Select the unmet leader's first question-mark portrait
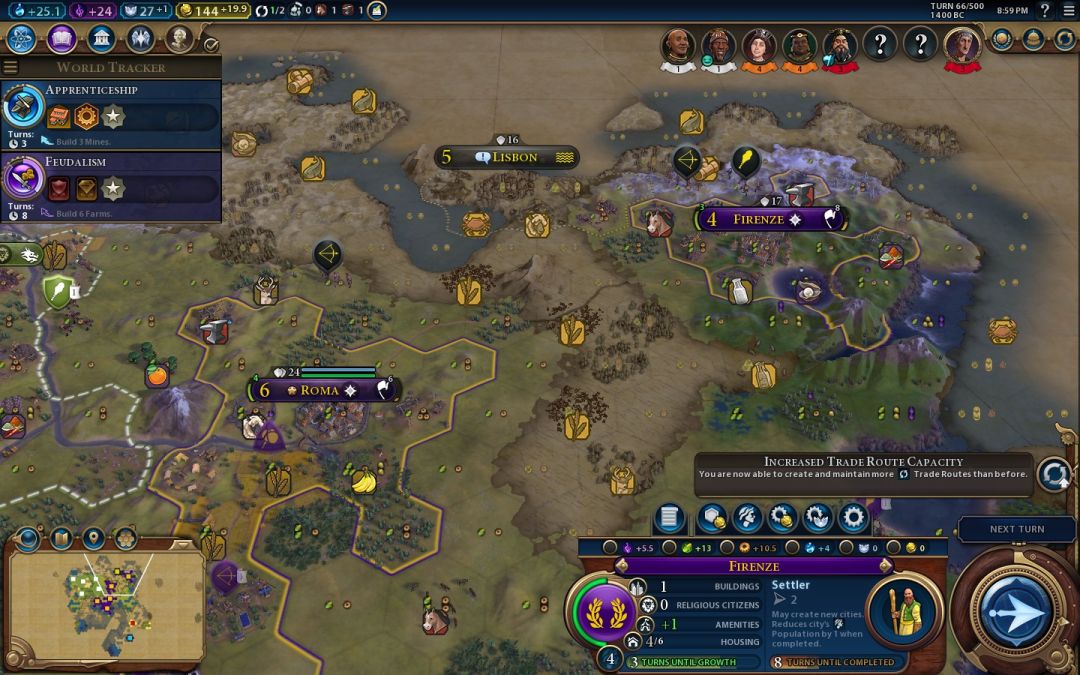Screen dimensions: 1080x675 pyautogui.click(x=880, y=44)
